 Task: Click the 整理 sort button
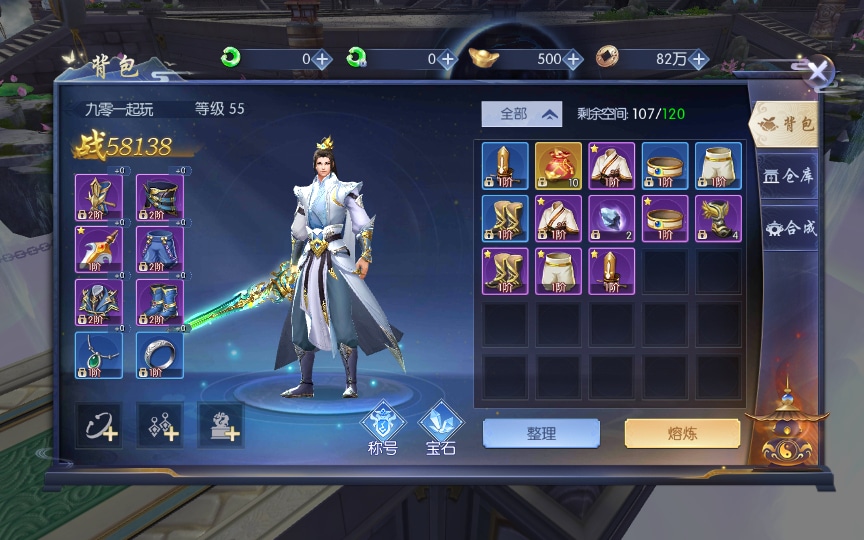pos(541,433)
